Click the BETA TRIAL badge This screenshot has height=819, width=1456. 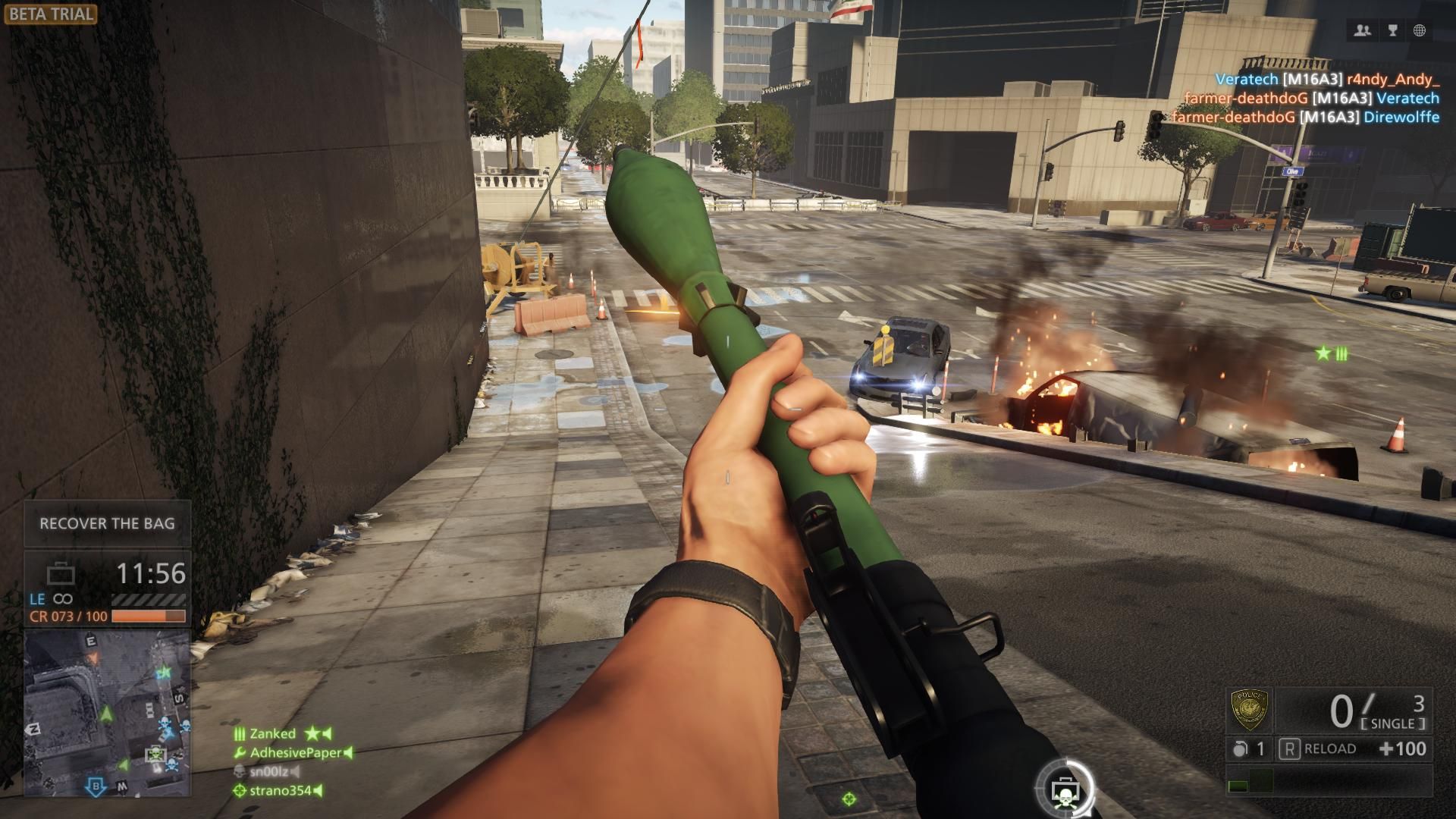[50, 14]
